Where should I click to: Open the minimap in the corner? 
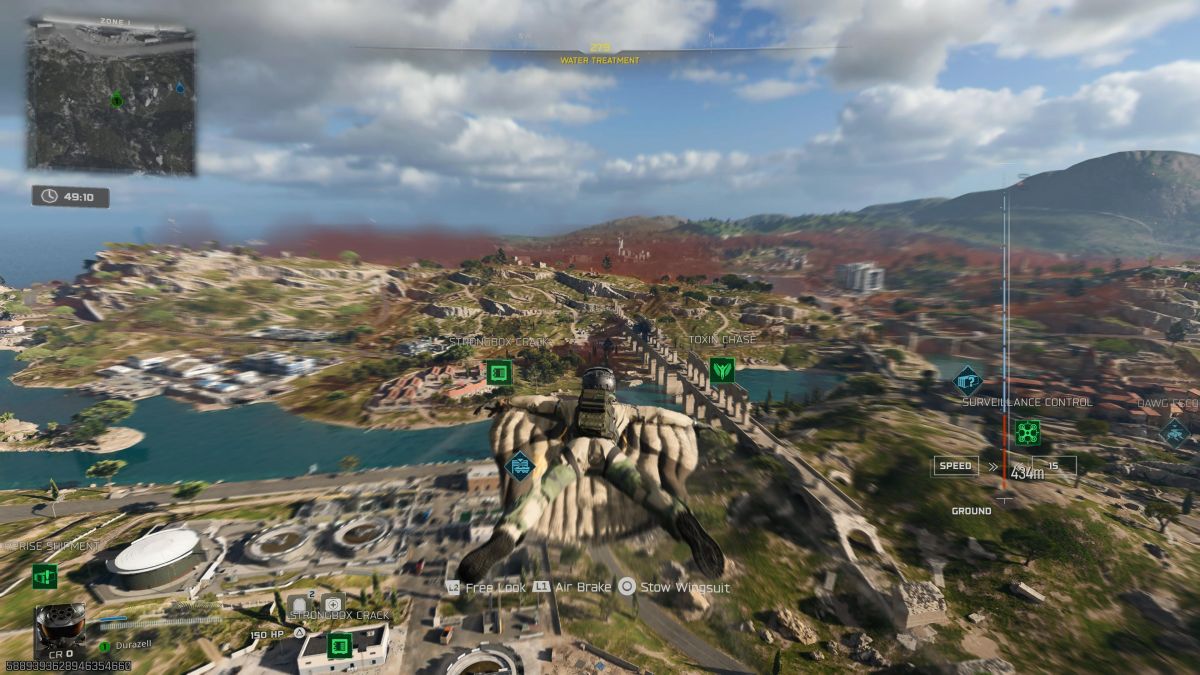click(x=111, y=96)
